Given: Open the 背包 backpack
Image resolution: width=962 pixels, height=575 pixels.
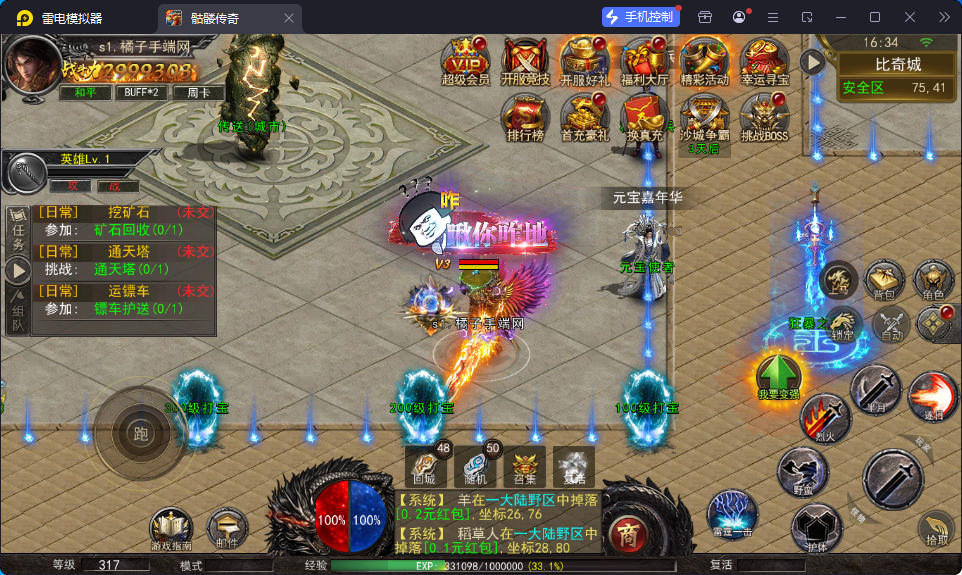Looking at the screenshot, I should point(884,280).
